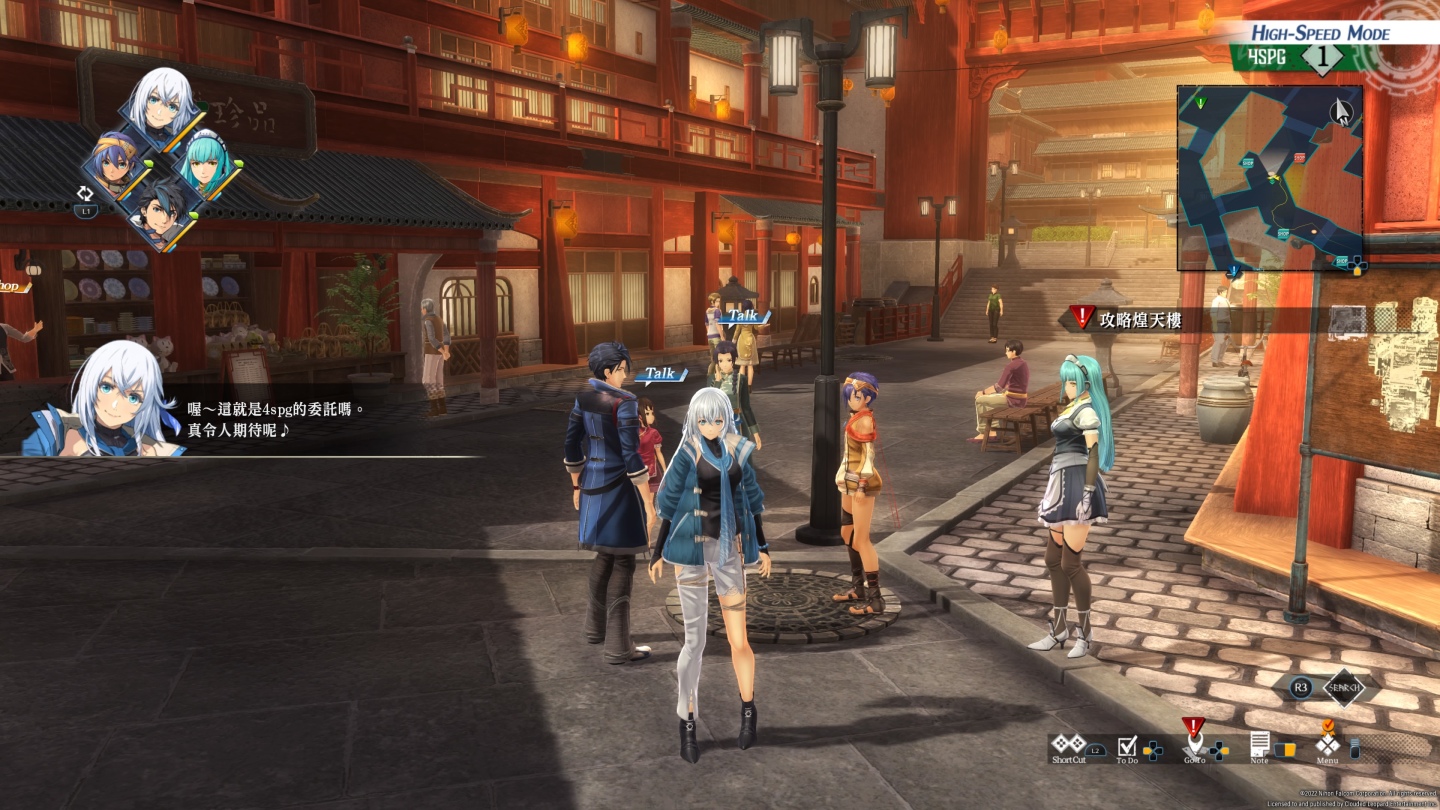Open the main Menu icon
This screenshot has height=810, width=1440.
point(1327,744)
